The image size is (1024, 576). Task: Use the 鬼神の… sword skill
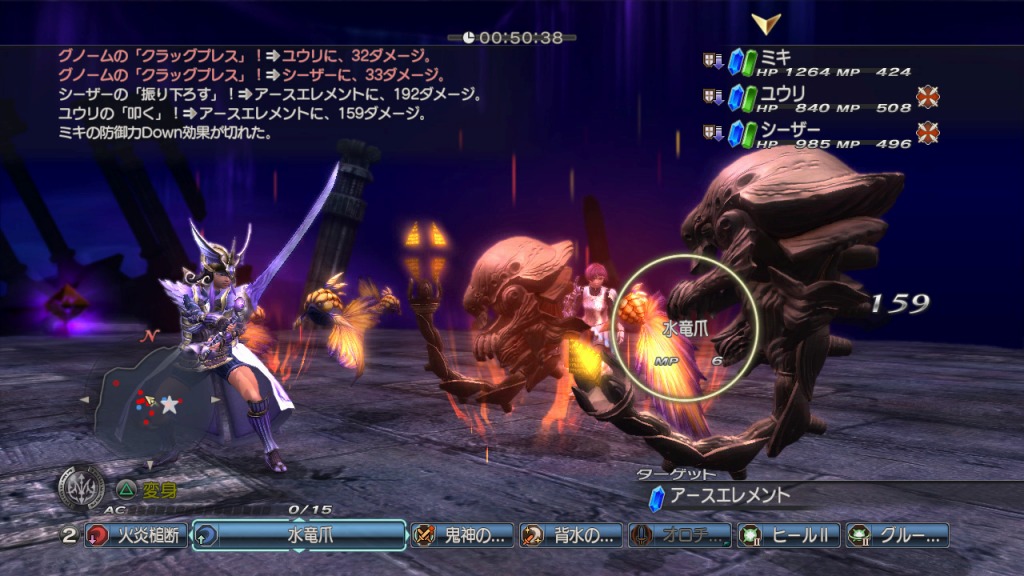(463, 535)
